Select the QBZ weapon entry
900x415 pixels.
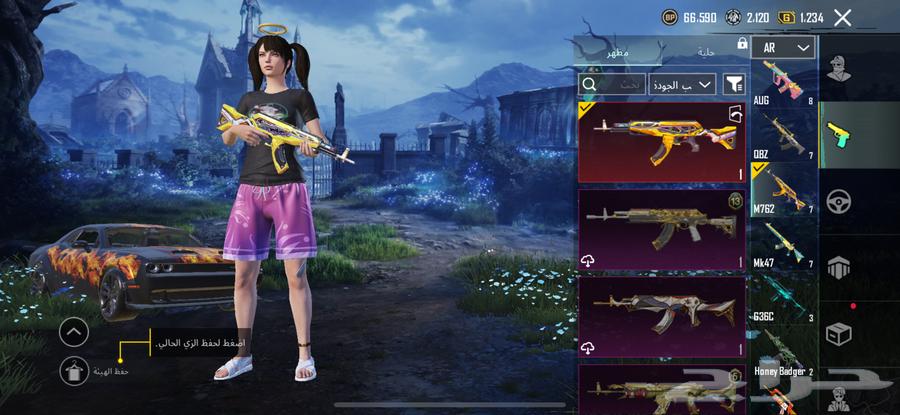pos(782,136)
